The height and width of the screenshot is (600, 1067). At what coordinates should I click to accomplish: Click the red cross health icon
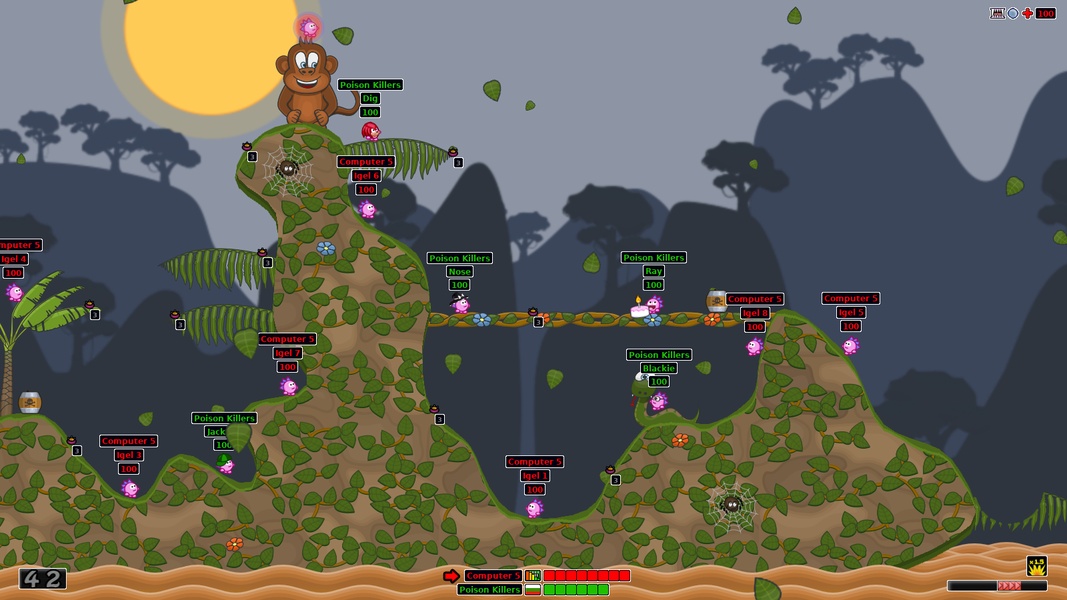[1027, 13]
